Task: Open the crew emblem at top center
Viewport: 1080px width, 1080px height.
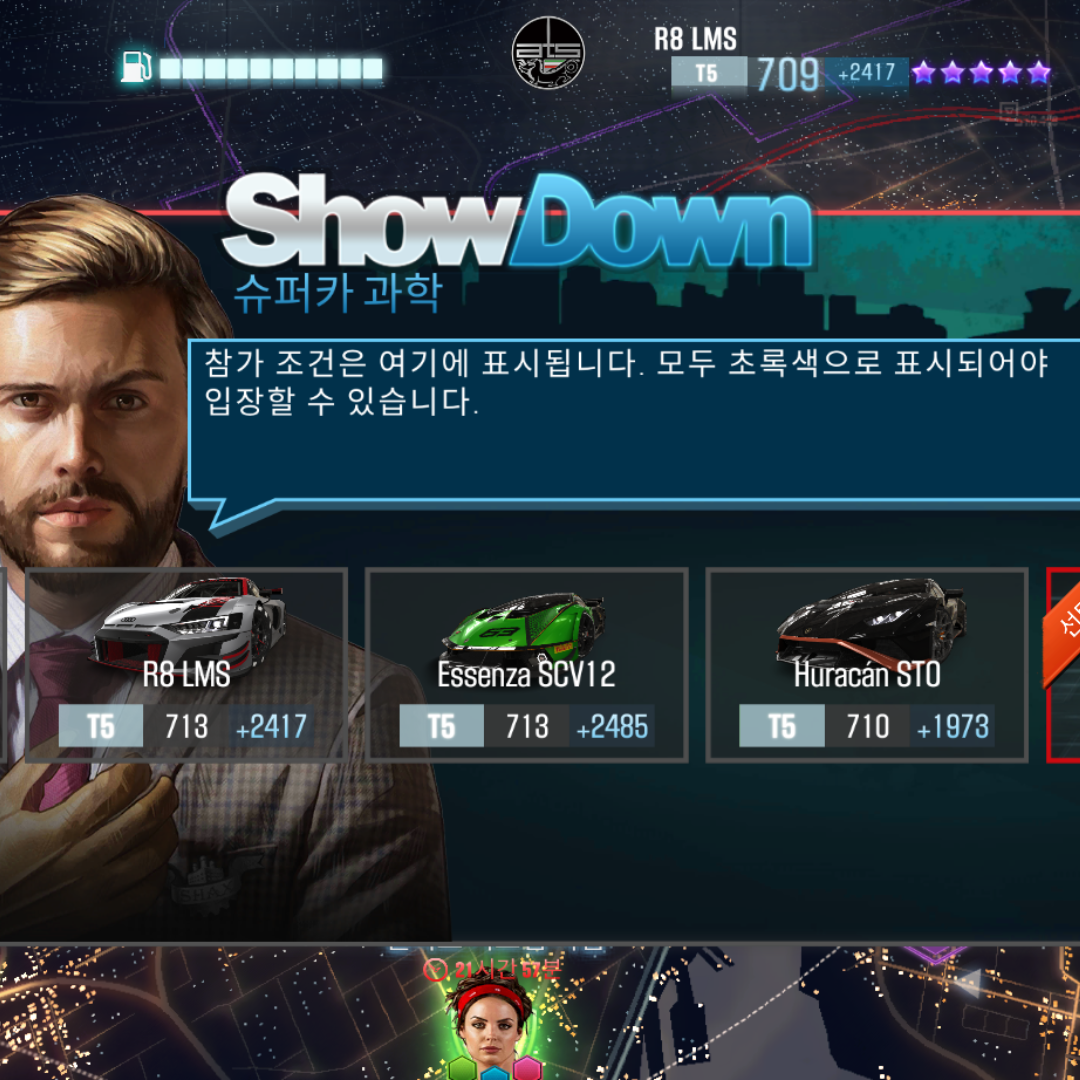Action: [548, 52]
